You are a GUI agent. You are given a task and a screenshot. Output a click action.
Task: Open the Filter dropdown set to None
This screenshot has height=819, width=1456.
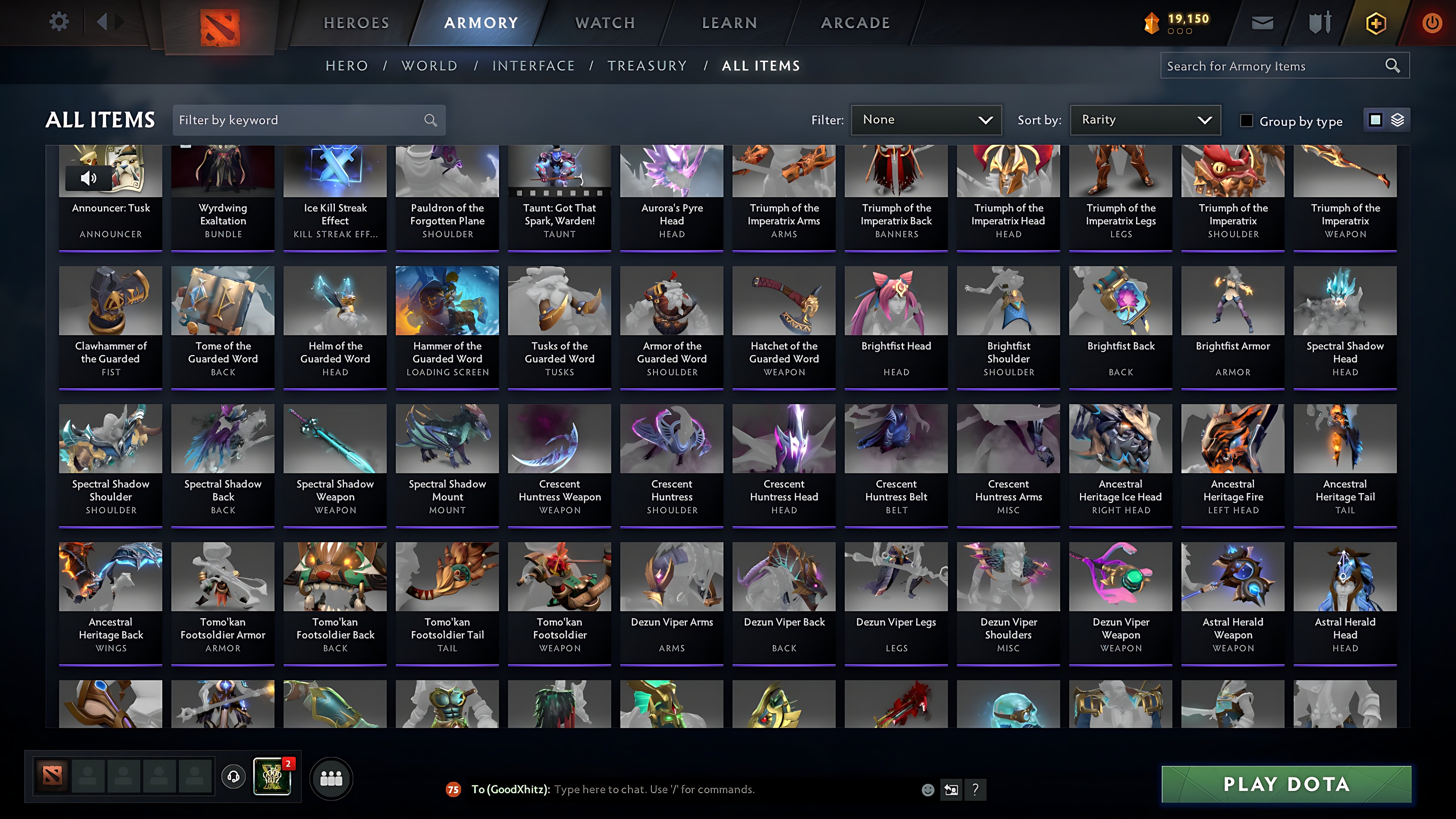(x=926, y=120)
